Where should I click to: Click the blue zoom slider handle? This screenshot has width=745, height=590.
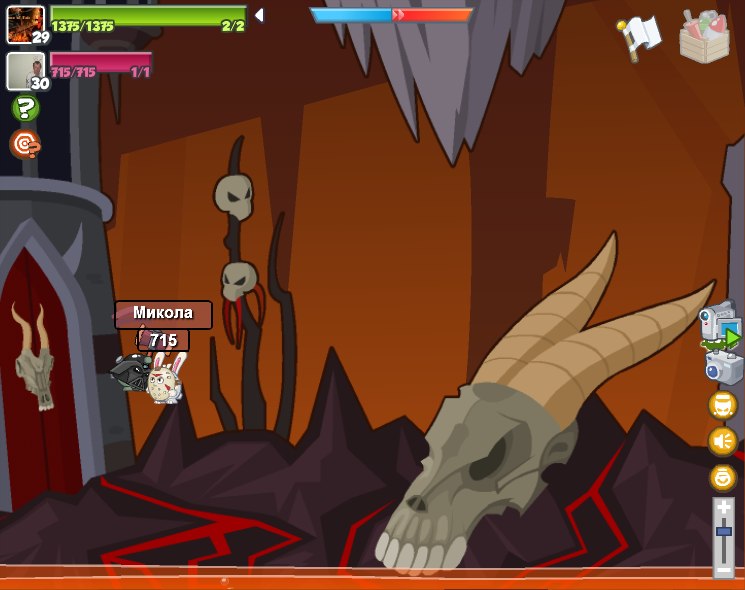click(723, 531)
